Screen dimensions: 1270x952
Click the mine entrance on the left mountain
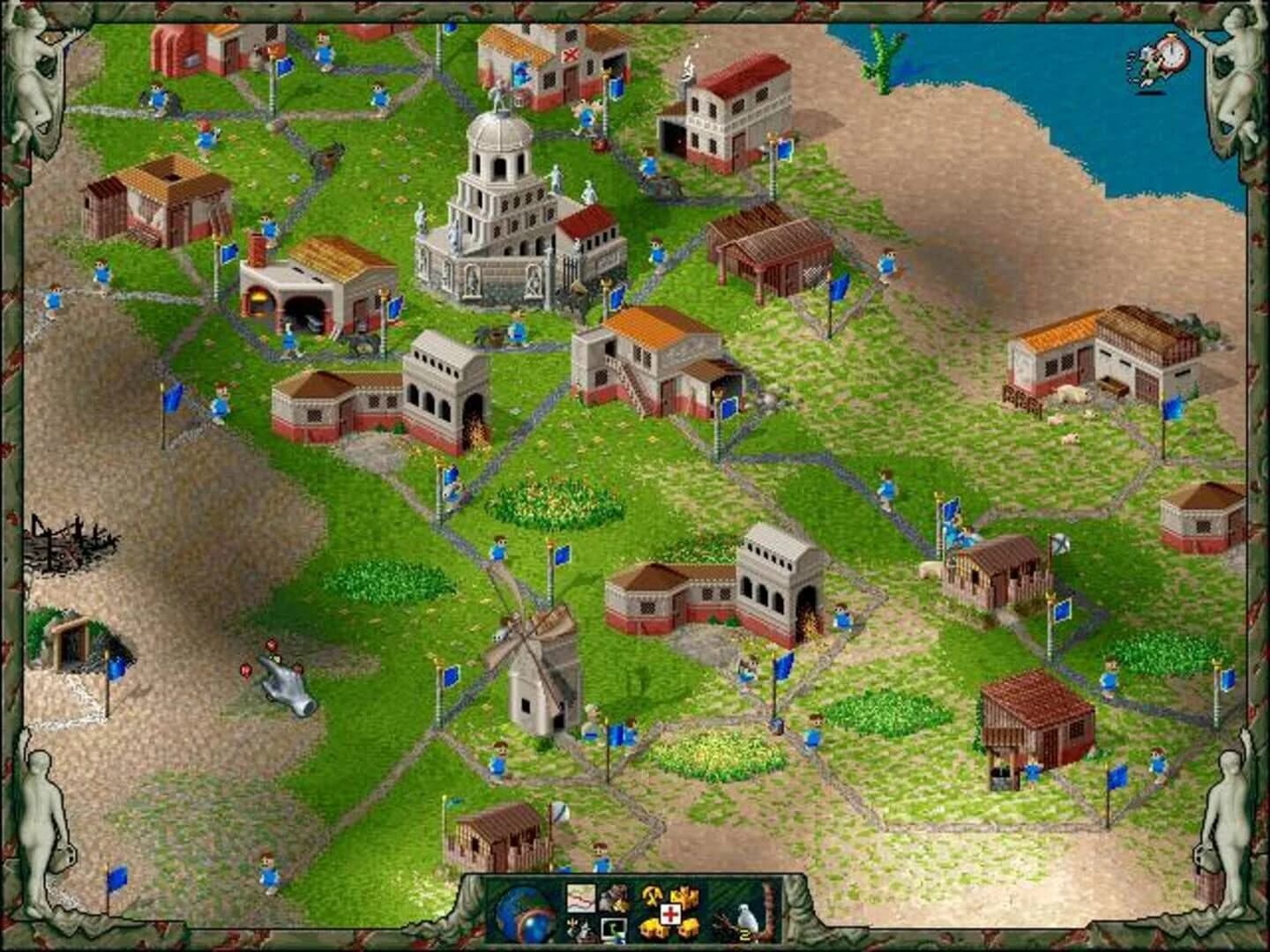coord(71,639)
